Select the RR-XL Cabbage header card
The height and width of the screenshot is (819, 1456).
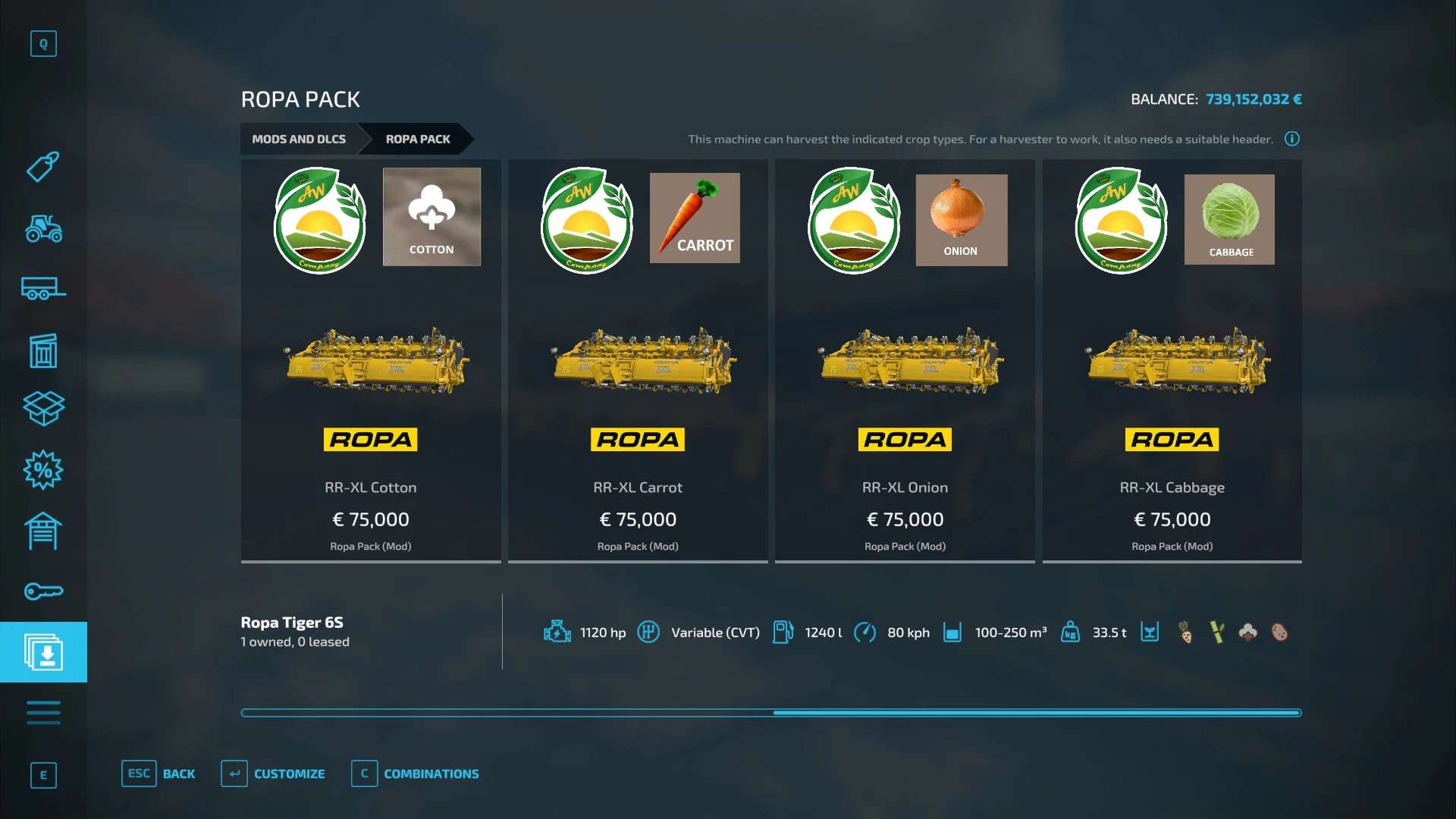1172,361
